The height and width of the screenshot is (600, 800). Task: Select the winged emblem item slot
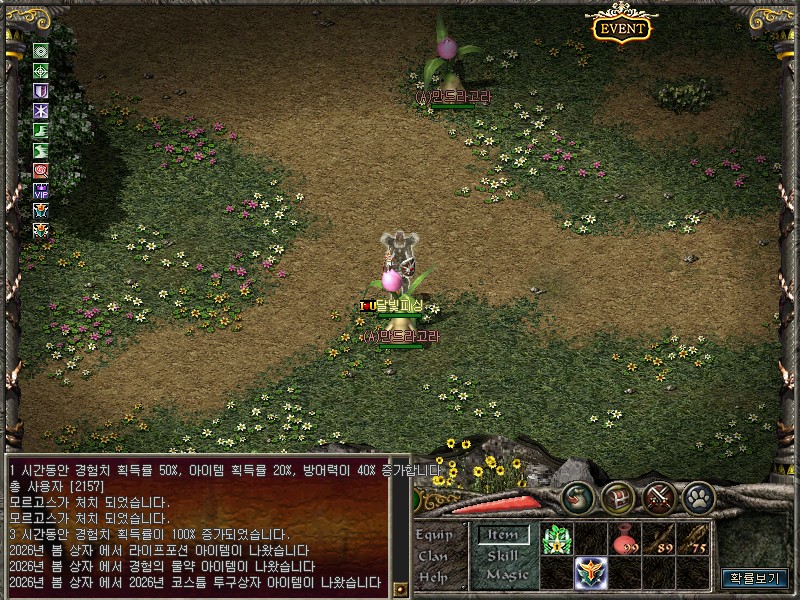tap(590, 573)
